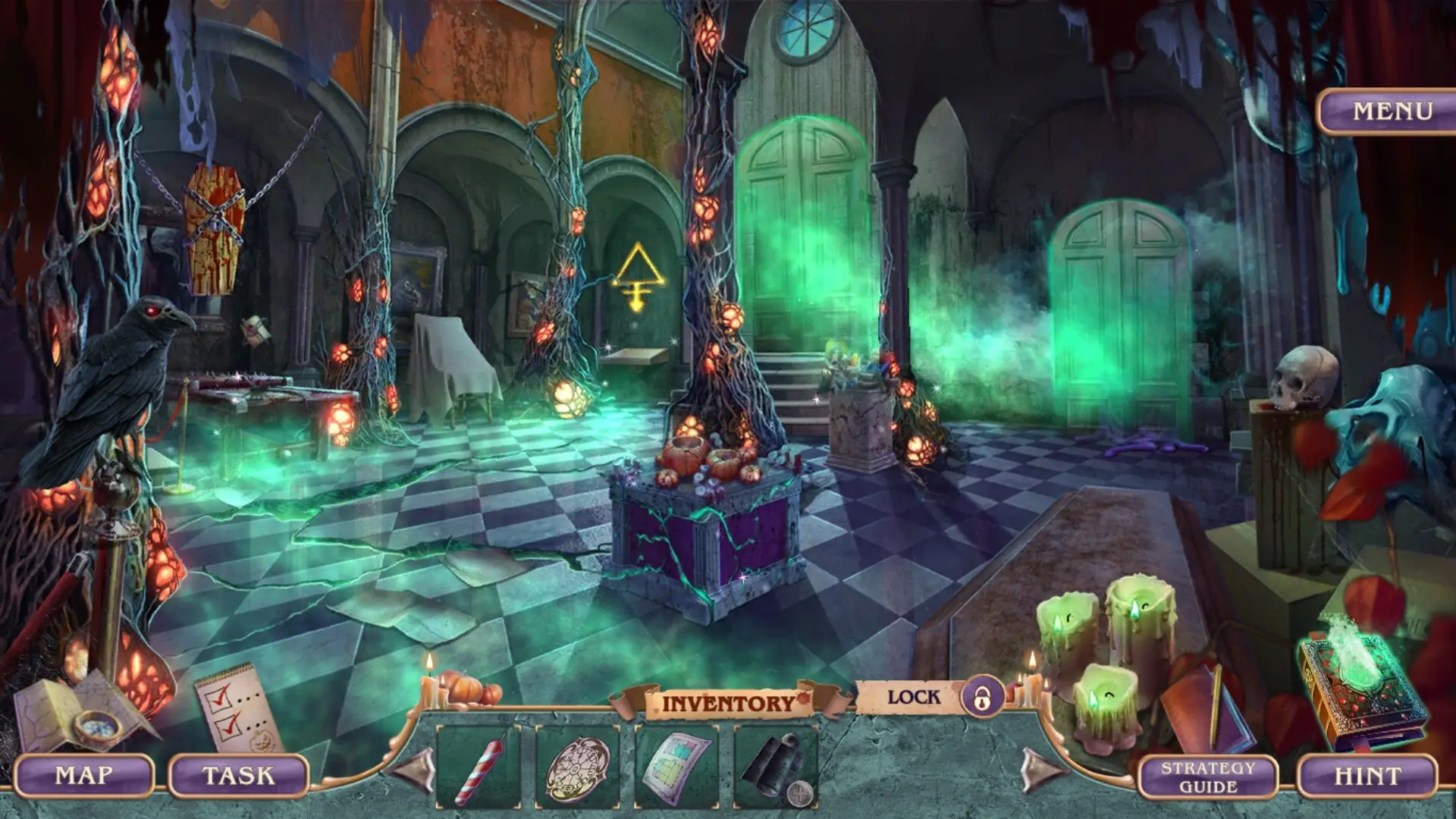Select the striped candy stick item

(x=479, y=767)
